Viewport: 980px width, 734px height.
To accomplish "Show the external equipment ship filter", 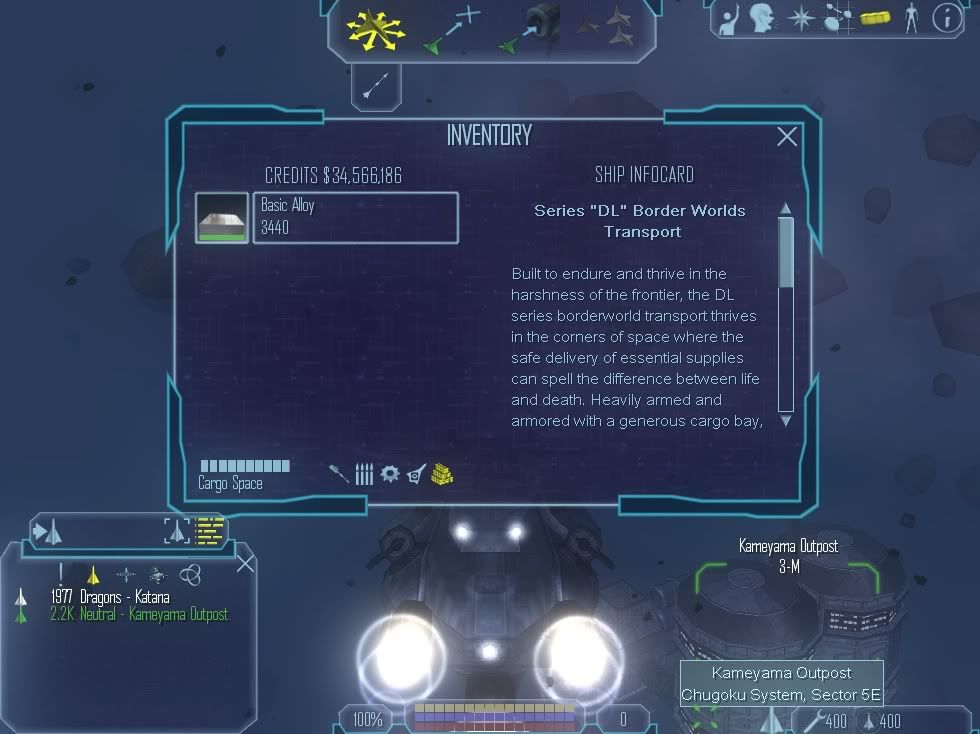I will coord(416,473).
